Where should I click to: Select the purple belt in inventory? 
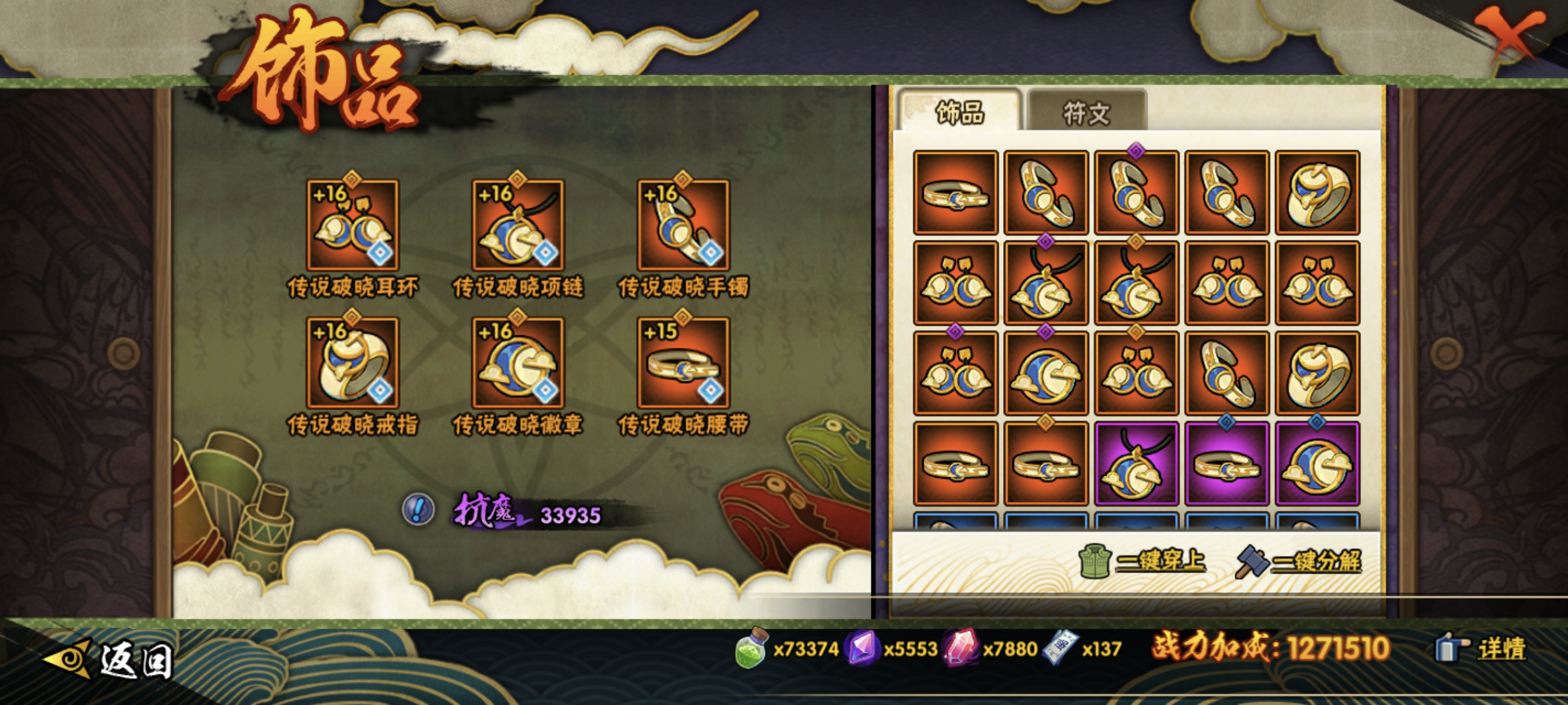click(1226, 463)
